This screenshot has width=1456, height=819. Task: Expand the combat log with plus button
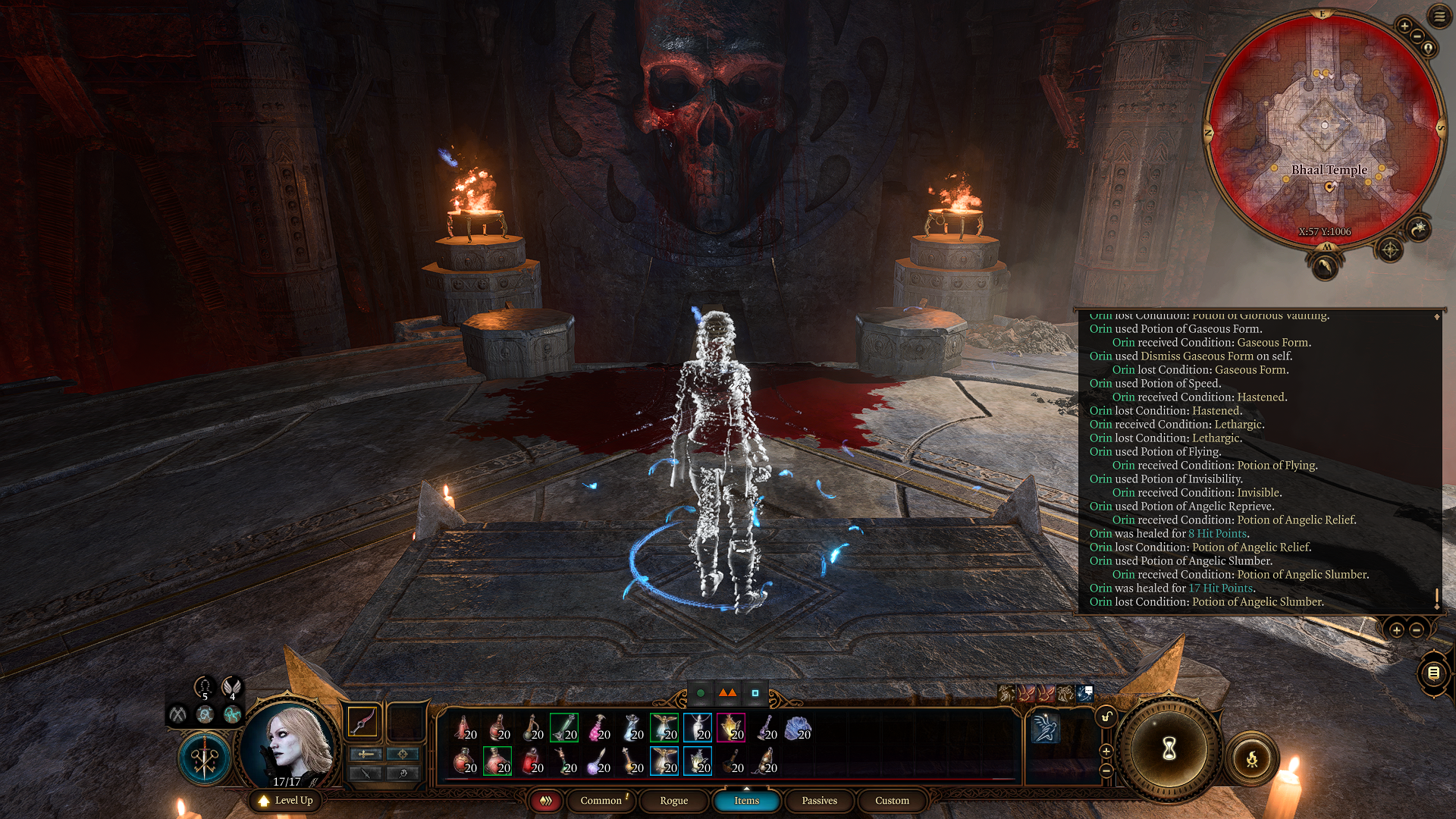(x=1396, y=630)
